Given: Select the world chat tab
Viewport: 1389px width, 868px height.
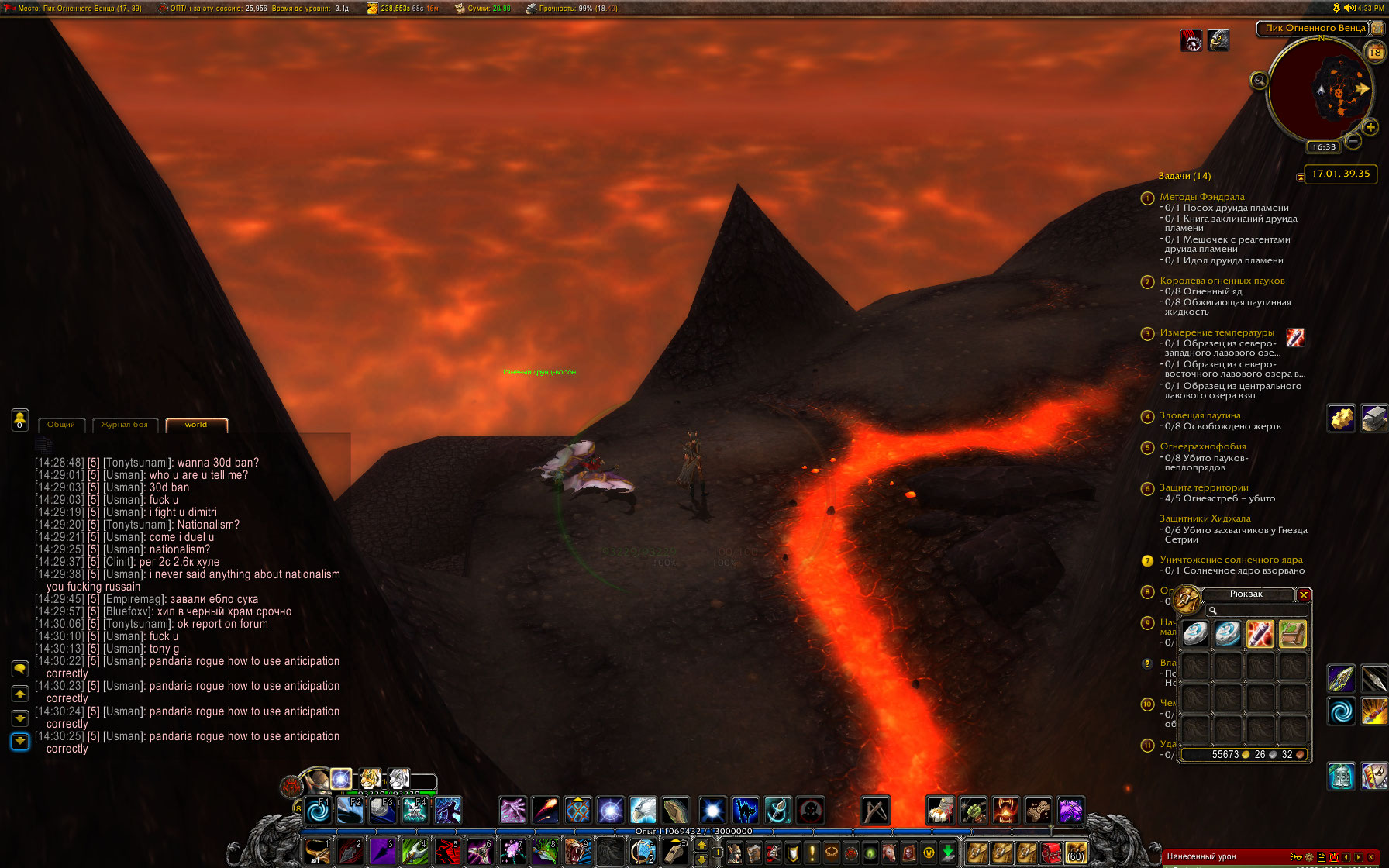Looking at the screenshot, I should click(196, 425).
